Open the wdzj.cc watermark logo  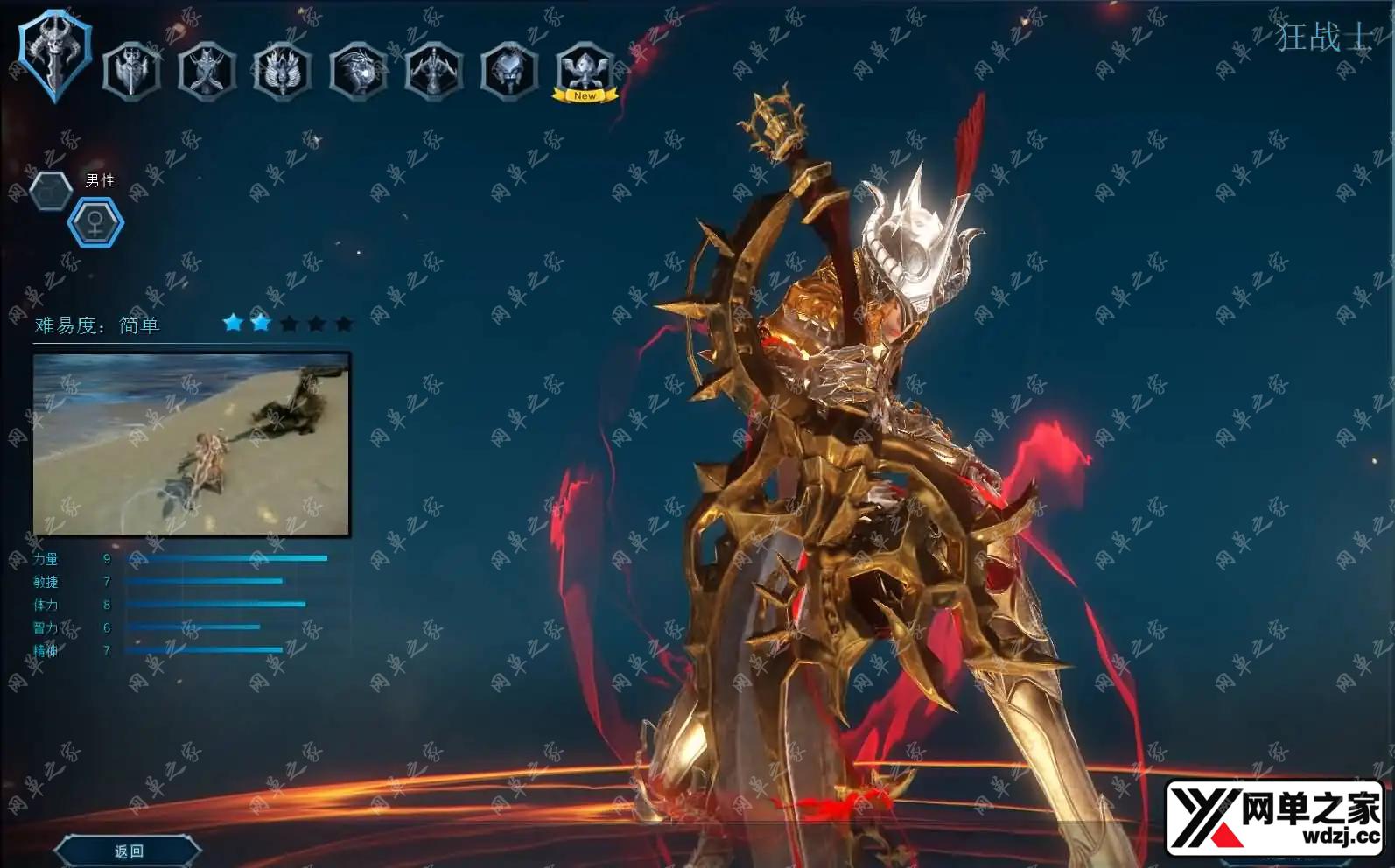pyautogui.click(x=1275, y=817)
